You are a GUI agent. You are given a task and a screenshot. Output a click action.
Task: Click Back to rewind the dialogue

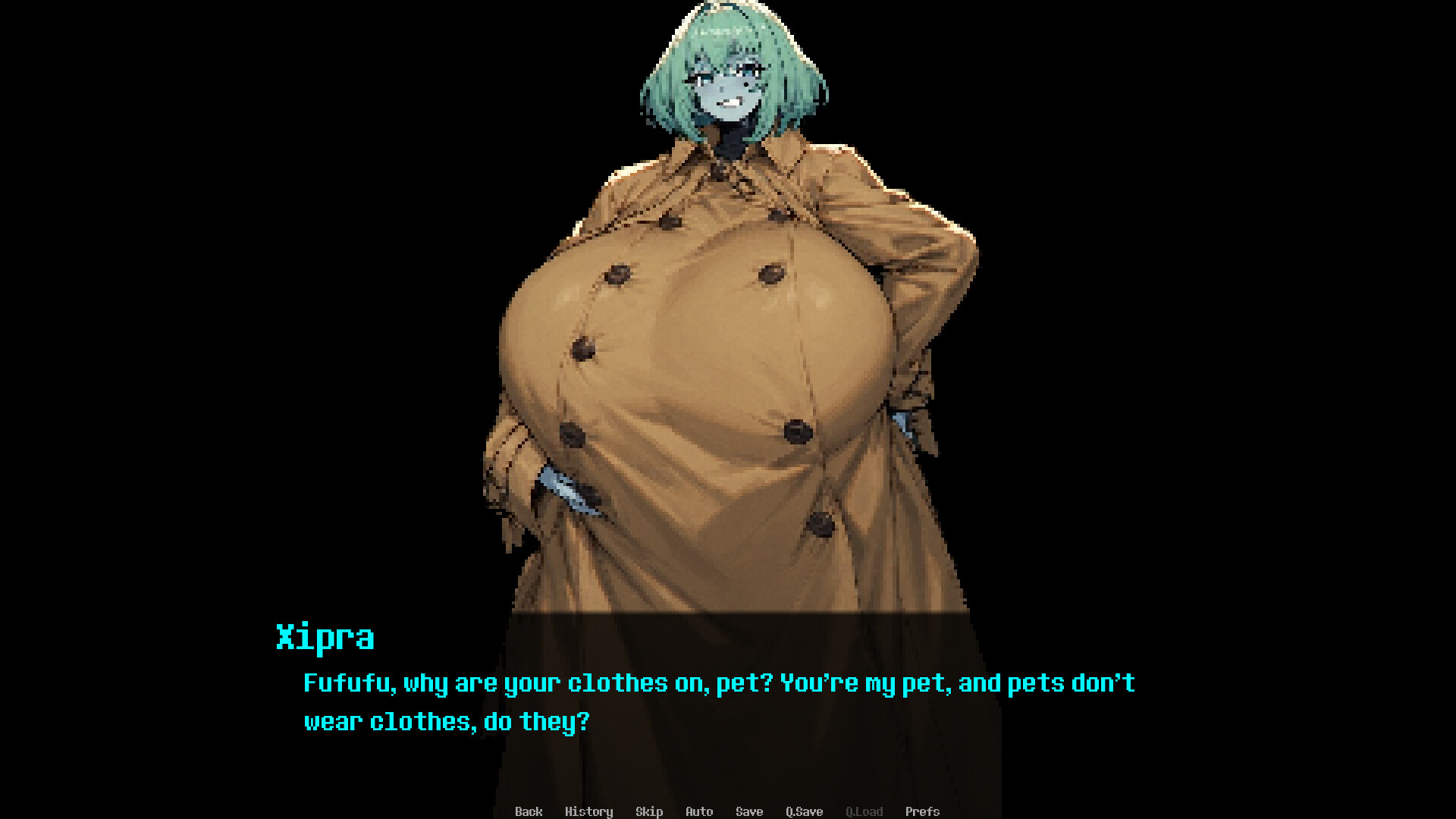point(529,811)
